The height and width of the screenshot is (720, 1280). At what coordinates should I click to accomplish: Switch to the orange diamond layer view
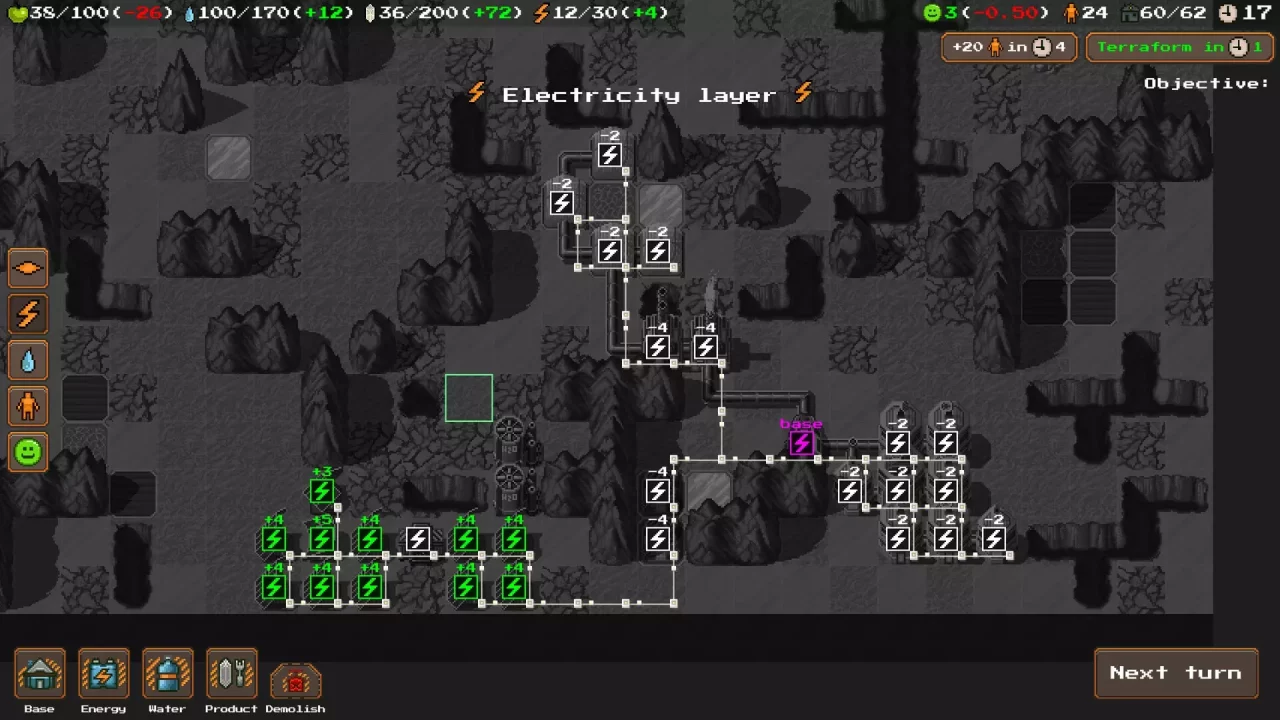tap(28, 268)
